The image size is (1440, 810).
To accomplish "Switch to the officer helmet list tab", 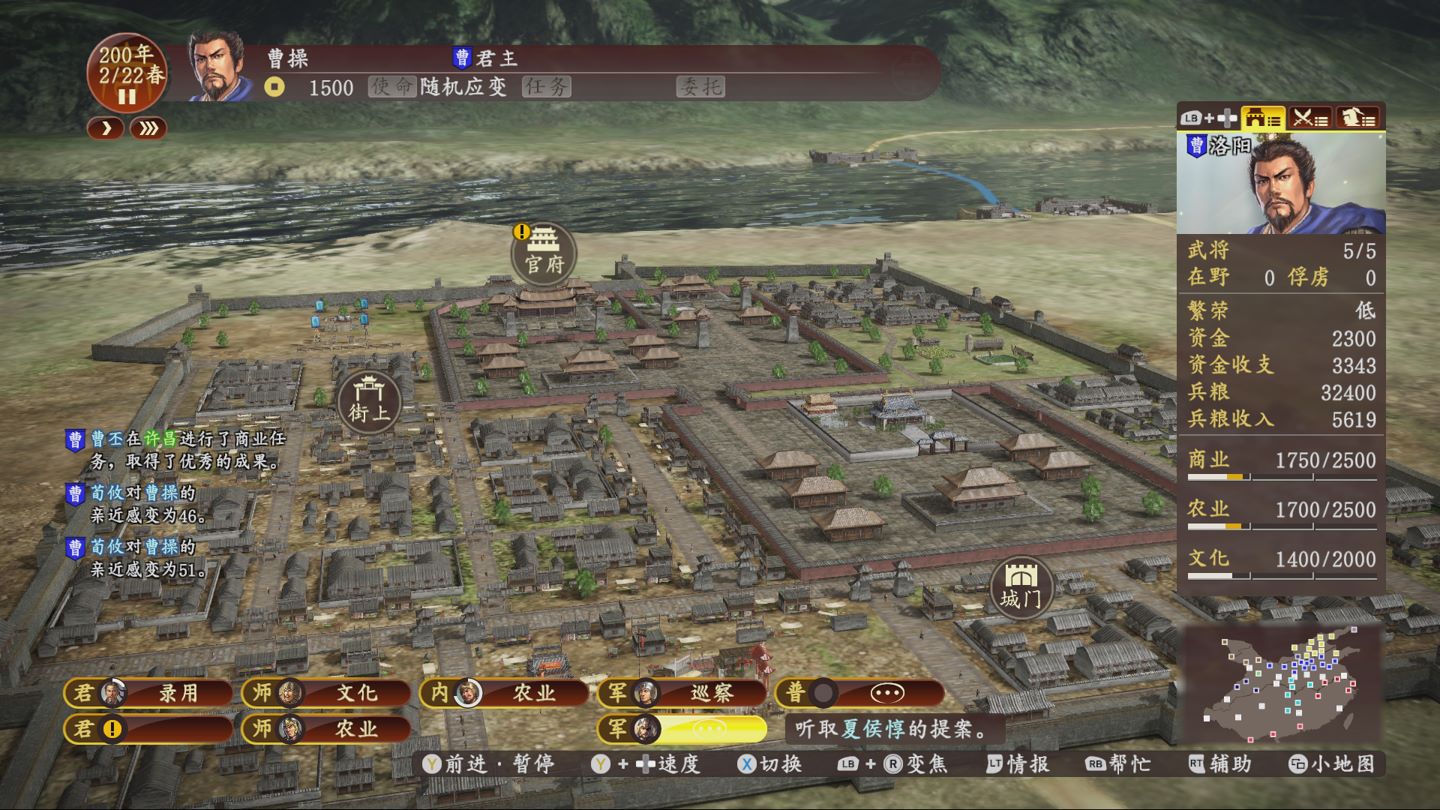I will (x=1357, y=118).
